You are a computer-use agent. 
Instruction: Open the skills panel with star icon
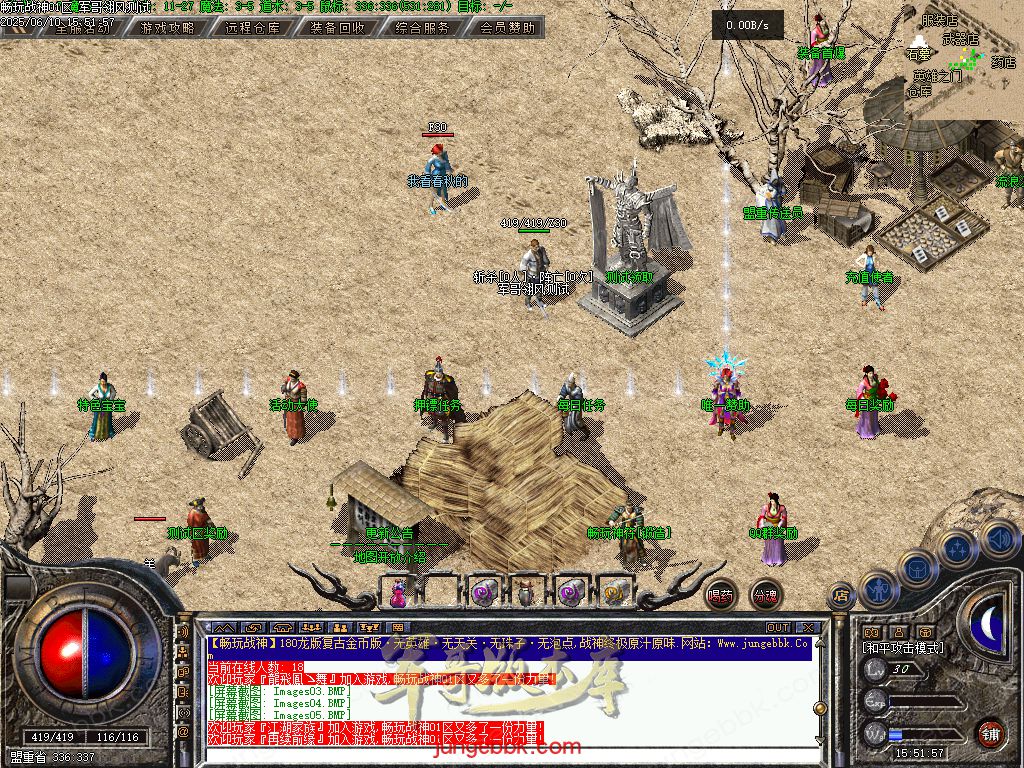coord(957,548)
